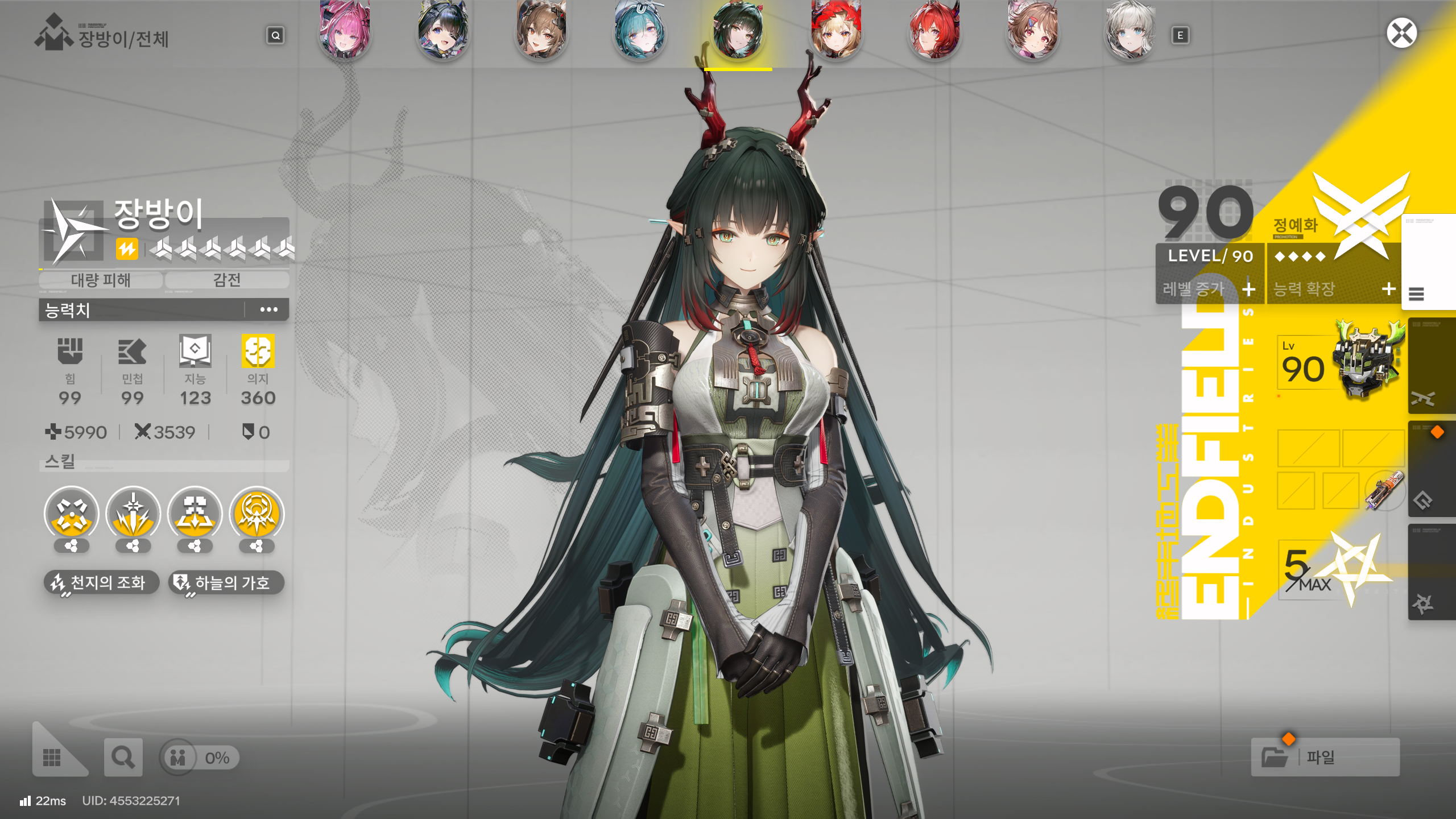View the 천지의 조화 talent
Viewport: 1456px width, 819px height.
(101, 582)
